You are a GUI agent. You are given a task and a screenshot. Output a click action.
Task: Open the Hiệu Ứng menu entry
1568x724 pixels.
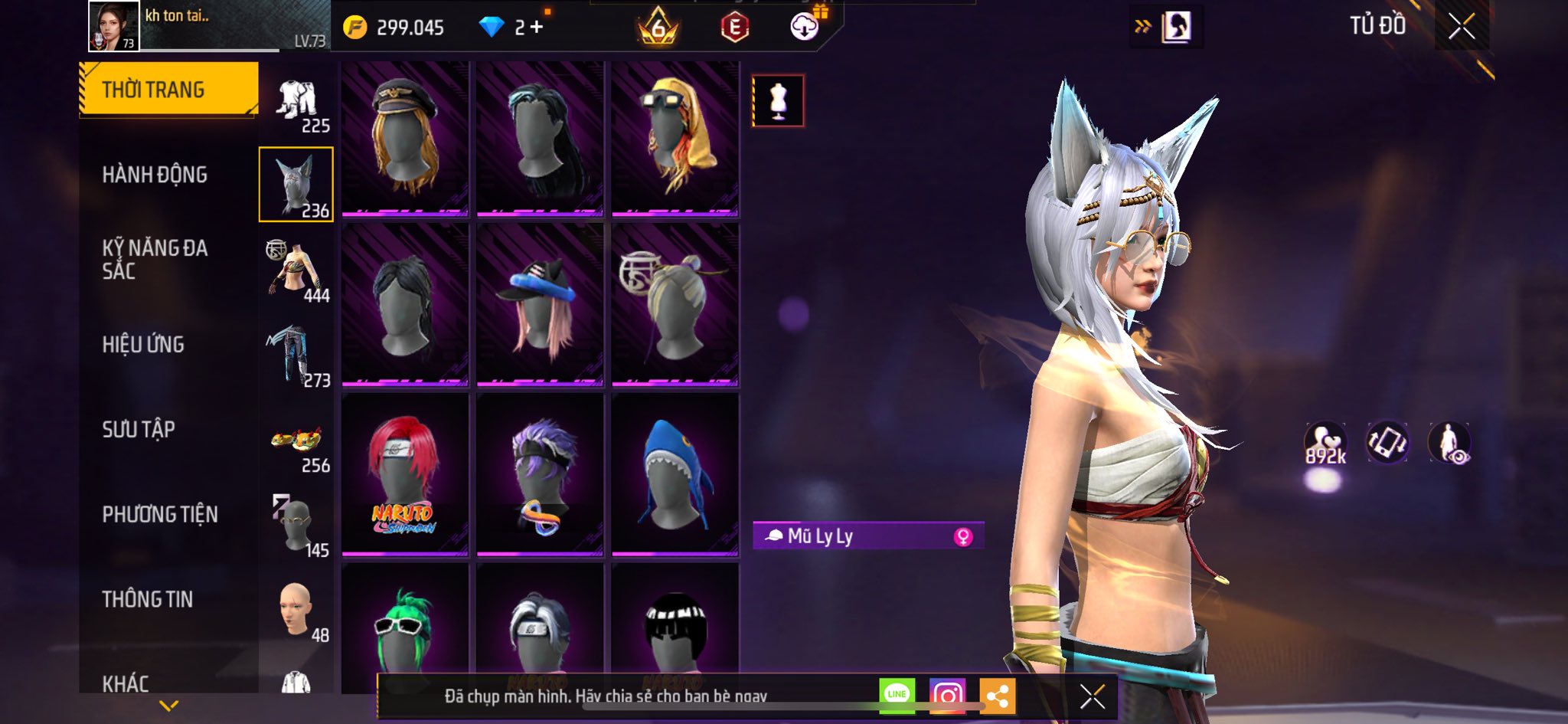point(143,345)
